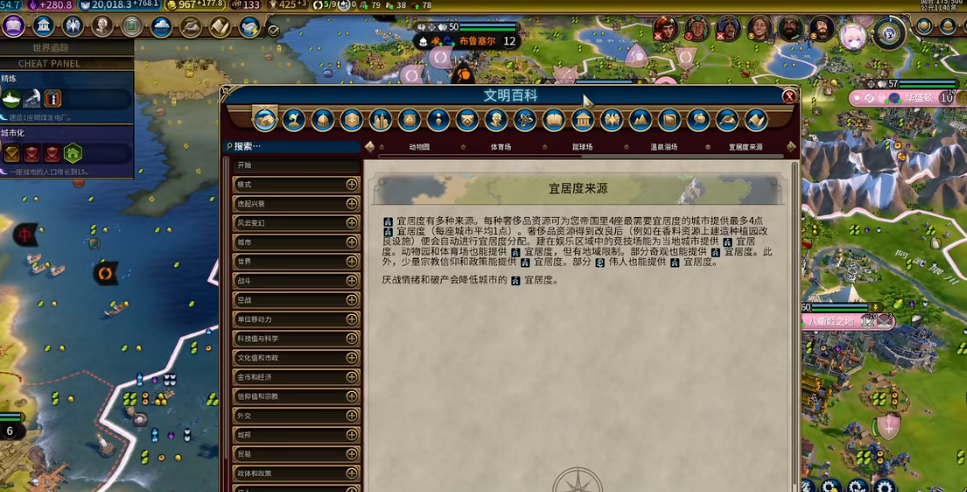Image resolution: width=967 pixels, height=492 pixels.
Task: Open the 开始 entry in the list
Action: (x=295, y=165)
